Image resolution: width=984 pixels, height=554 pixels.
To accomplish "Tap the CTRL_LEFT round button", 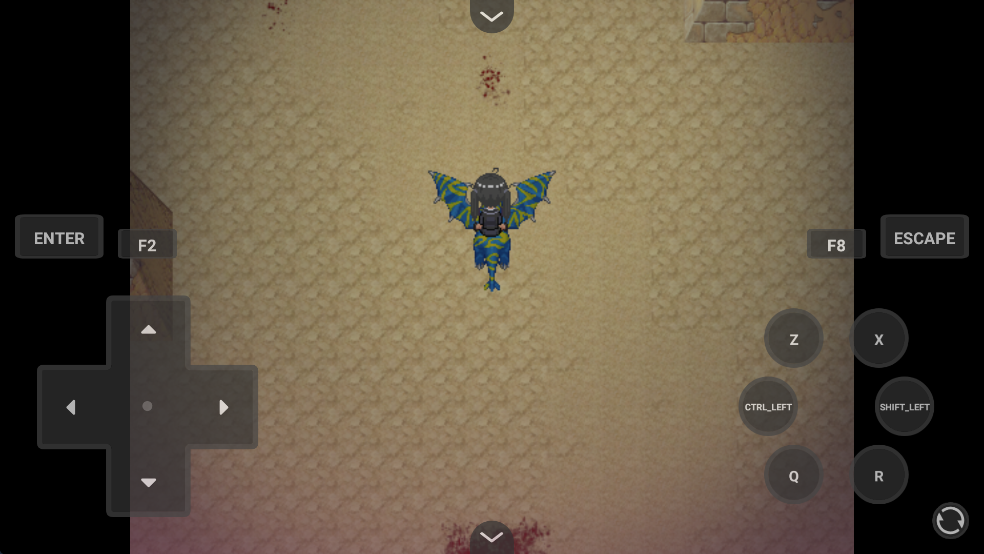I will click(x=768, y=407).
